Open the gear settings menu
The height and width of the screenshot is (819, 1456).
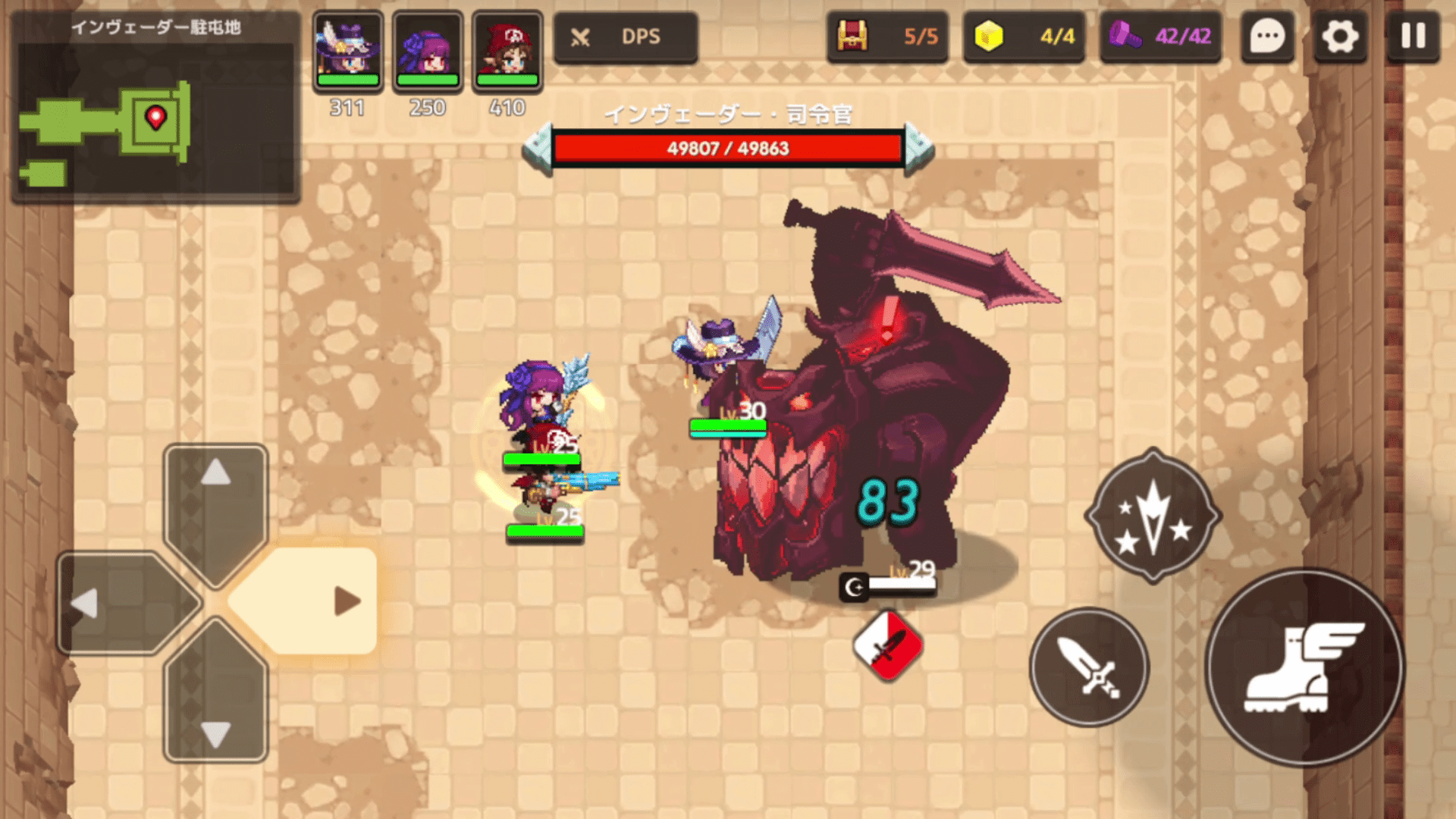(1340, 36)
